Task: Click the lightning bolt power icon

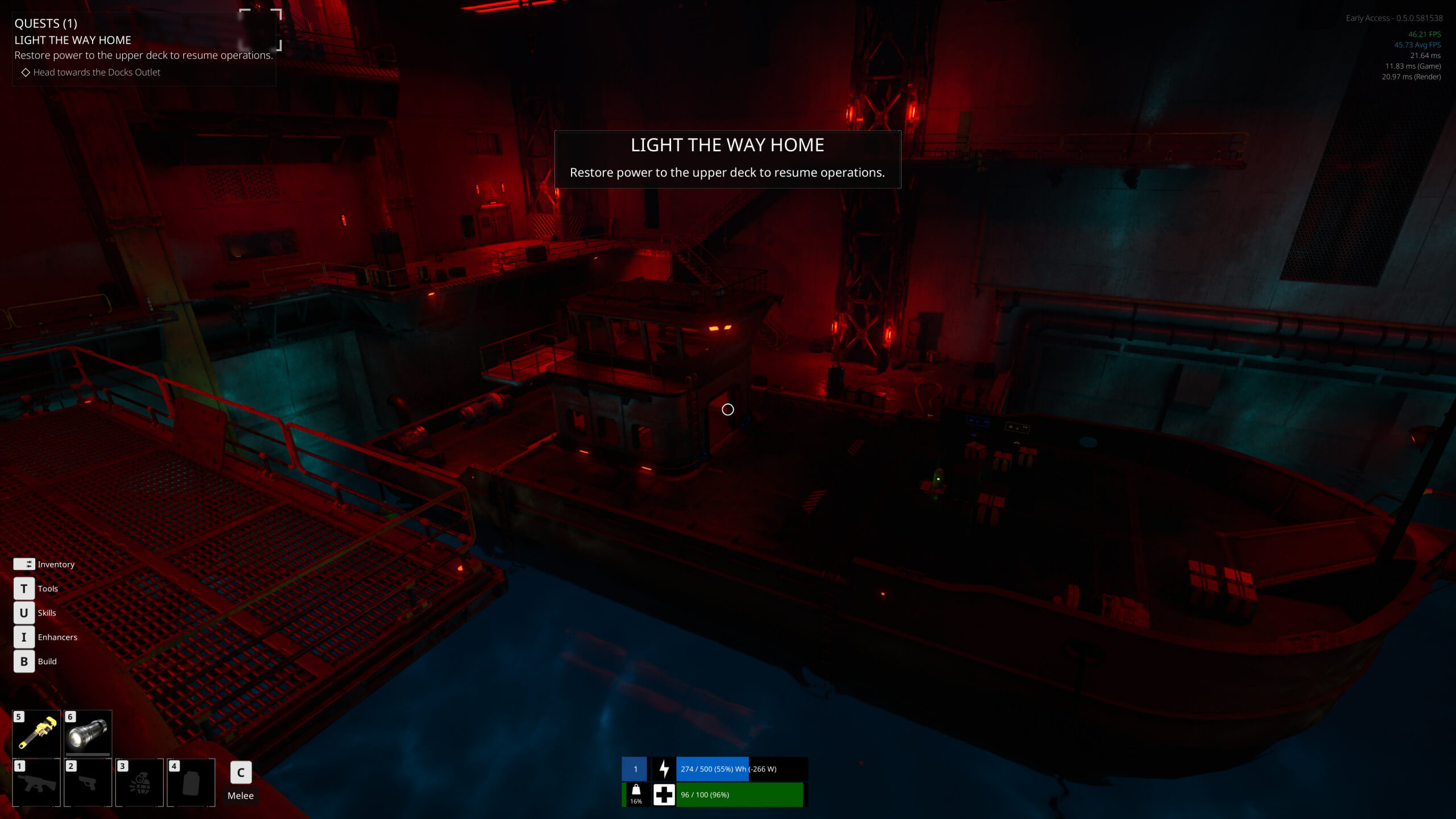Action: [x=664, y=768]
